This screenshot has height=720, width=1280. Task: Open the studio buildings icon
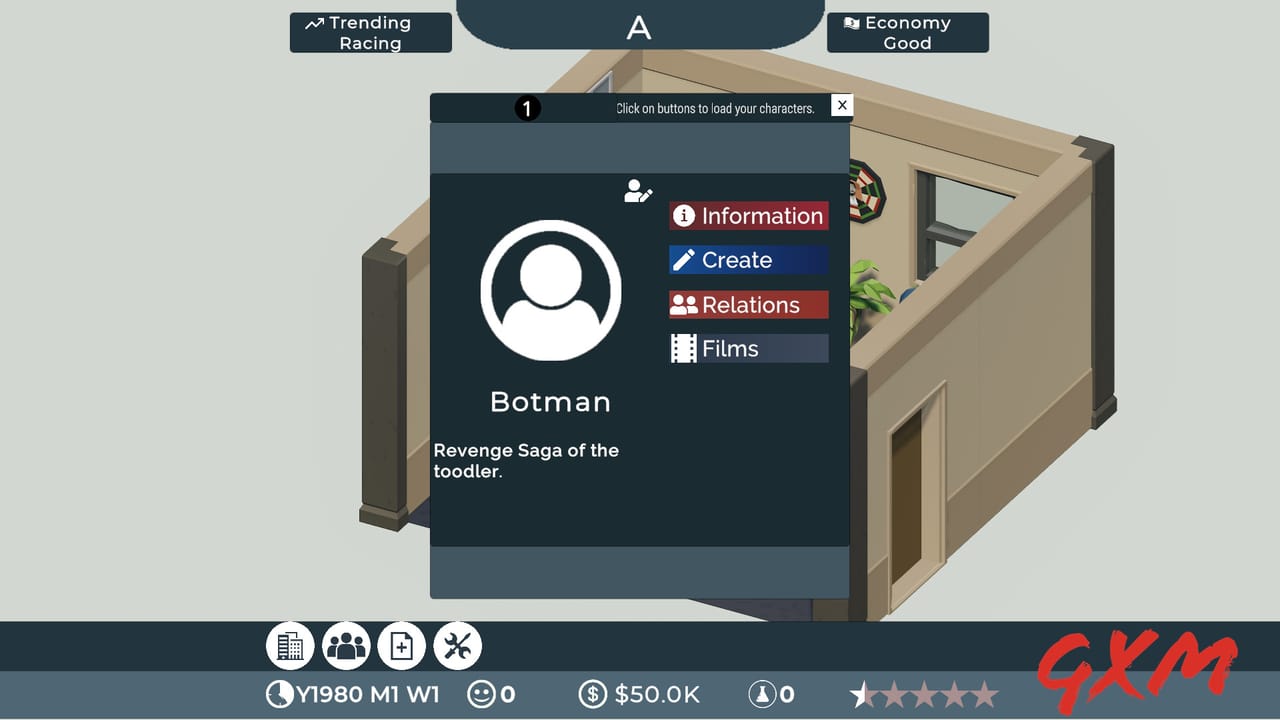click(x=289, y=645)
